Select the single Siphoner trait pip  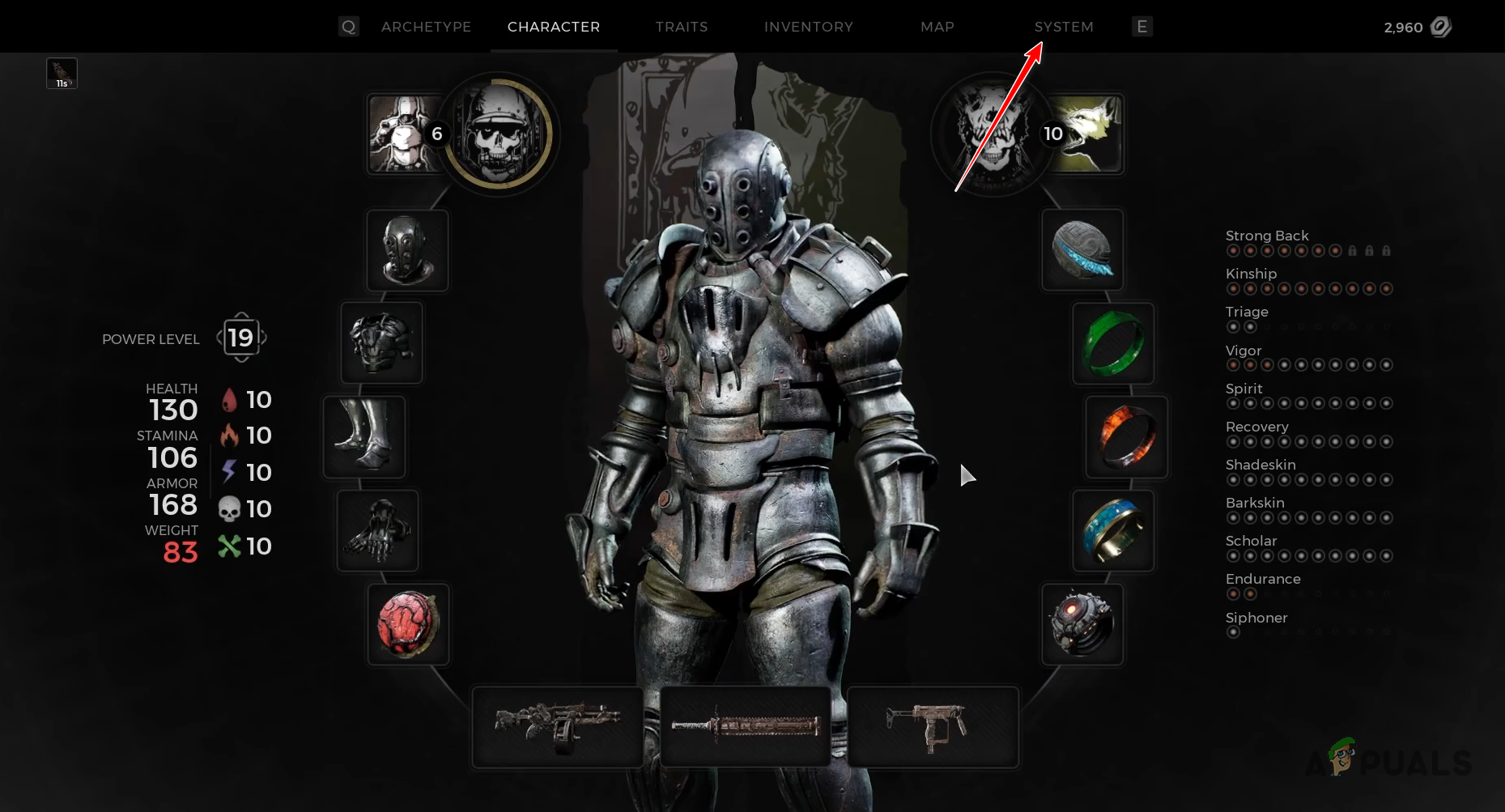pos(1234,631)
